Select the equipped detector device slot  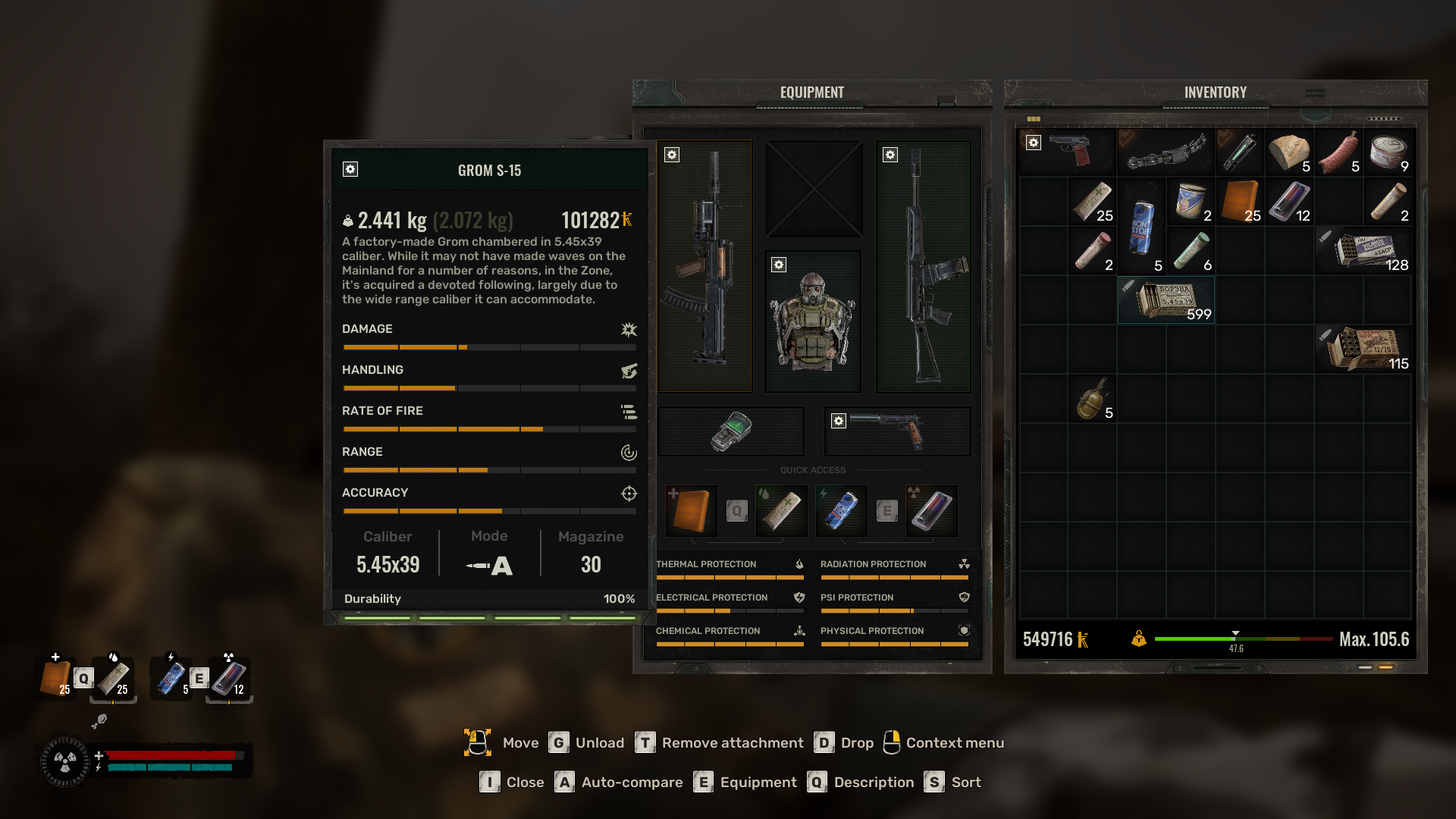click(x=730, y=431)
